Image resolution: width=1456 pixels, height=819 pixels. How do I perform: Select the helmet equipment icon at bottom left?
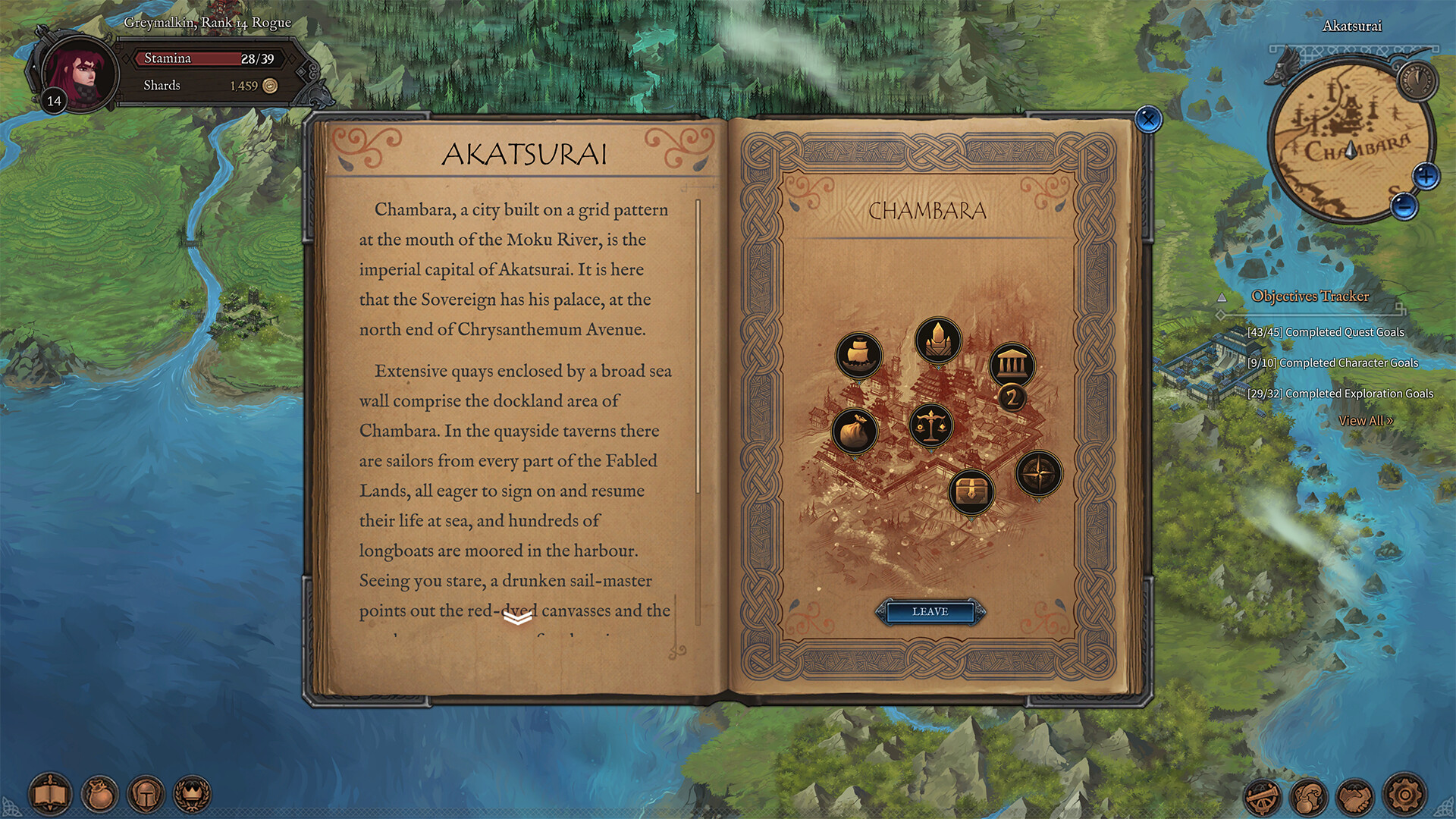click(x=146, y=795)
